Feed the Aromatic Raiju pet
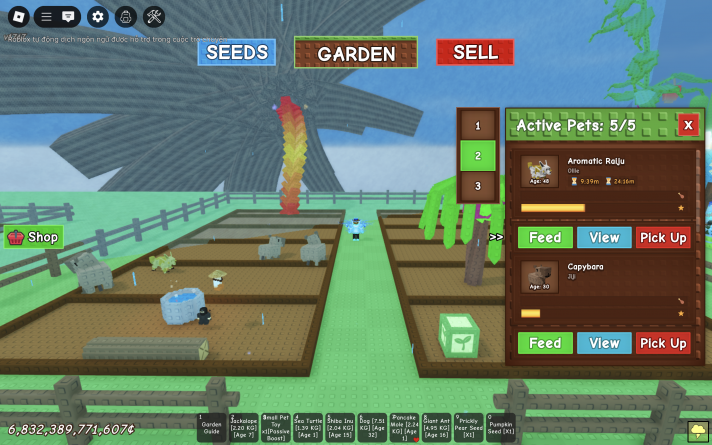The image size is (712, 445). 545,238
